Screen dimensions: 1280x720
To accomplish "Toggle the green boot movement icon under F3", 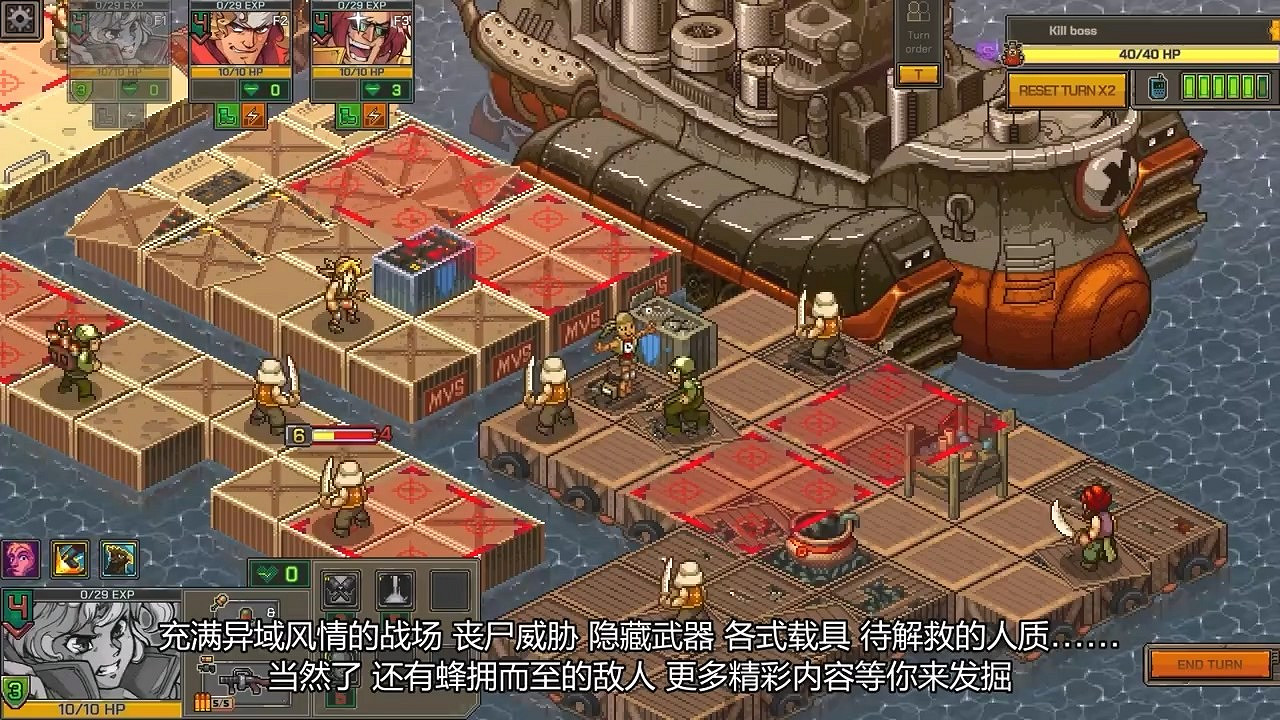I will (x=349, y=116).
